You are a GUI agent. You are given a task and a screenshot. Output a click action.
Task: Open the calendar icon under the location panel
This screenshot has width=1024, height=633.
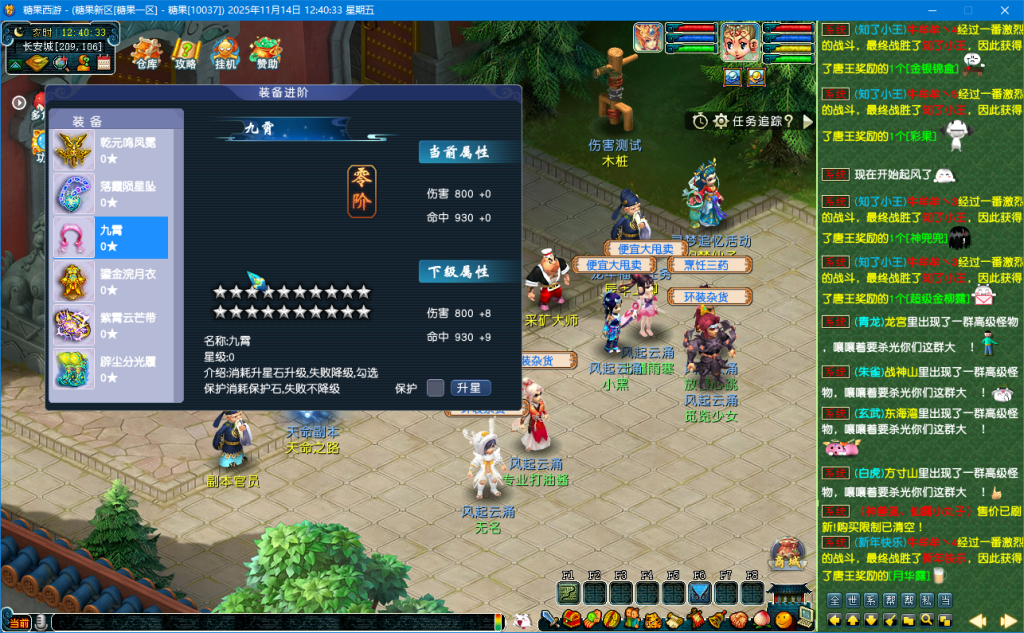pos(103,63)
